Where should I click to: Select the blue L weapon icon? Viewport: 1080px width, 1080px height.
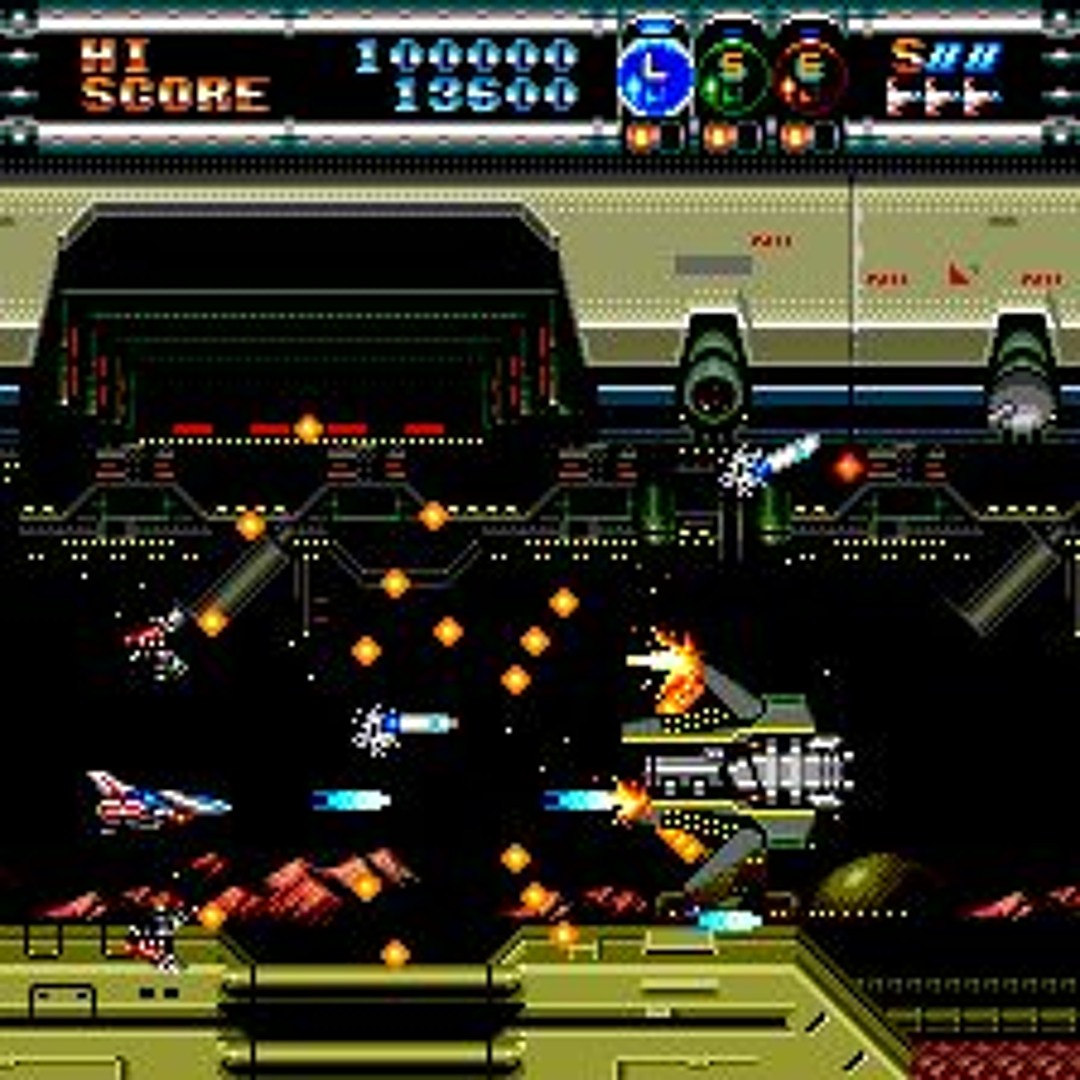(655, 76)
